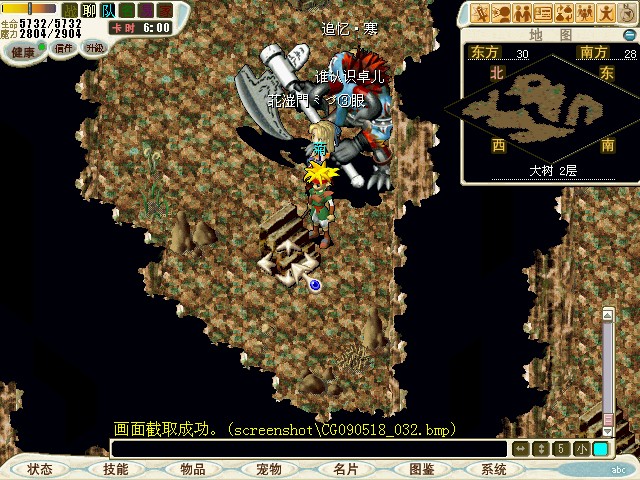Open the 状态 status menu

40,469
